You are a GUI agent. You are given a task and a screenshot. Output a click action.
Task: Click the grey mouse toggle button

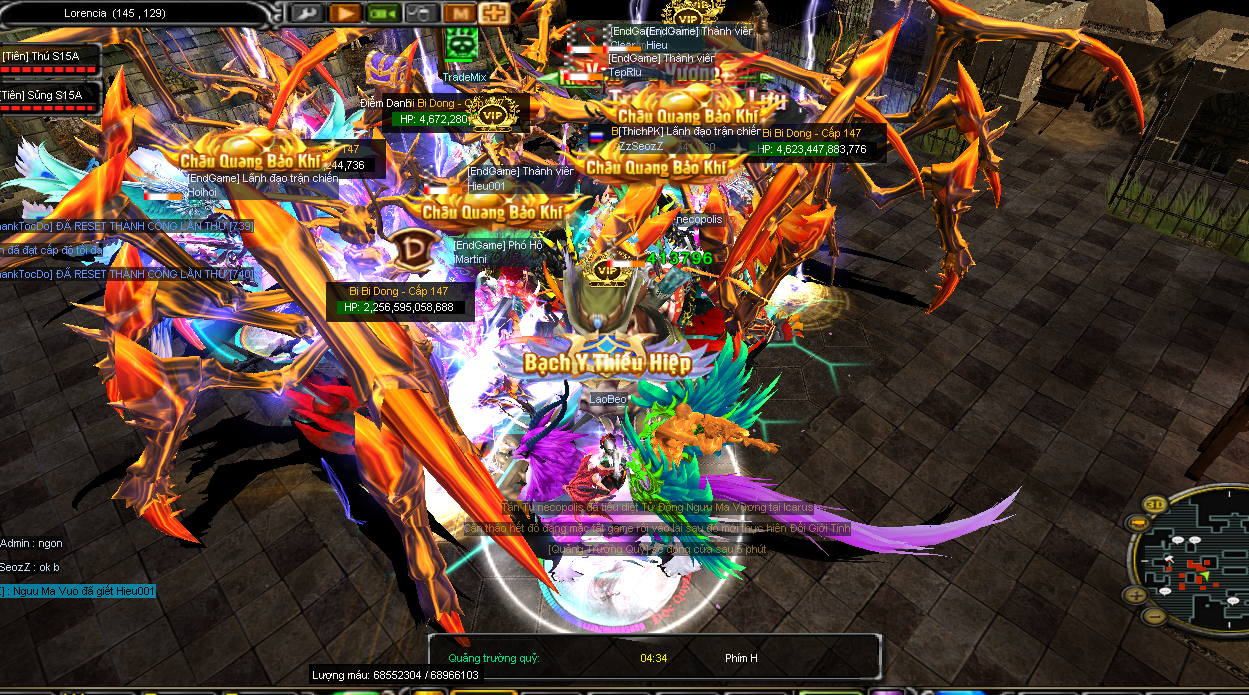[x=421, y=13]
